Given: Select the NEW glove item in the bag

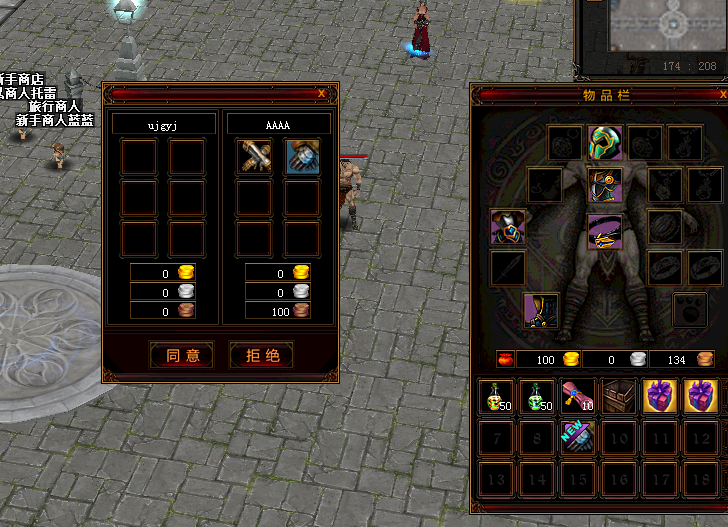Looking at the screenshot, I should pos(578,437).
